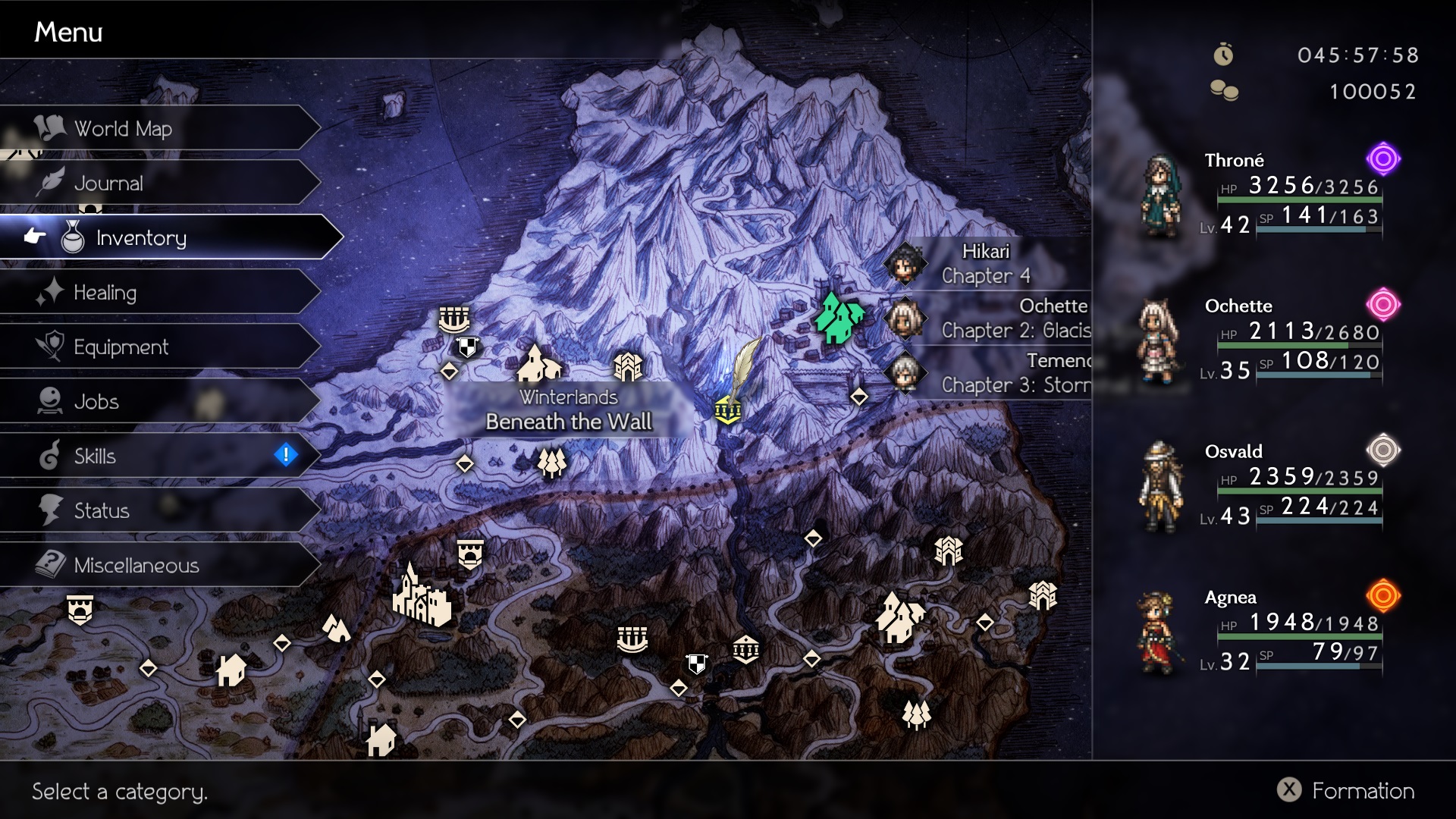Select the Journal menu option

pyautogui.click(x=108, y=184)
